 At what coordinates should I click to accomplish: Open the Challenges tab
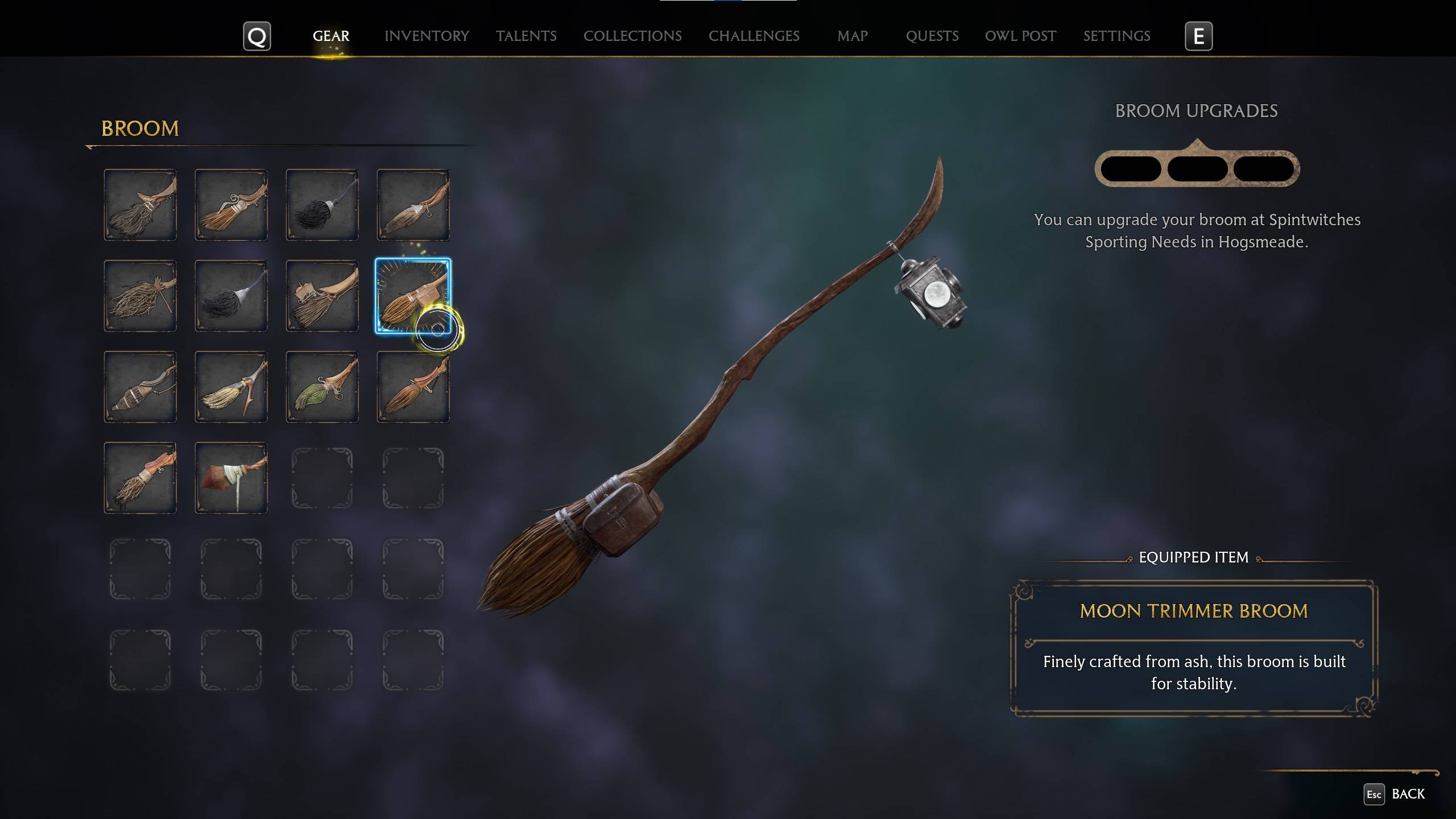point(754,36)
